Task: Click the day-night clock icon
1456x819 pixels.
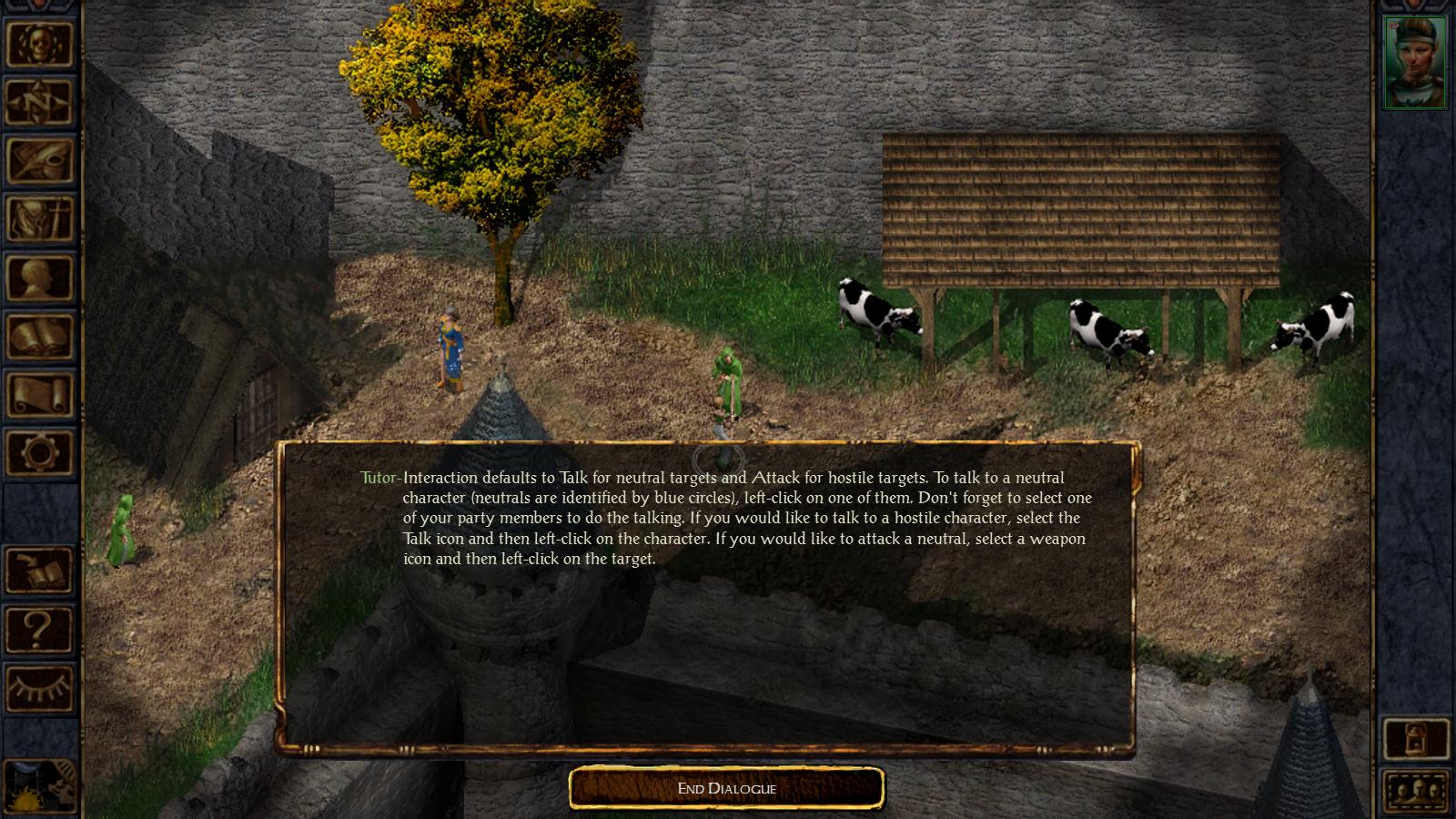Action: tap(39, 785)
